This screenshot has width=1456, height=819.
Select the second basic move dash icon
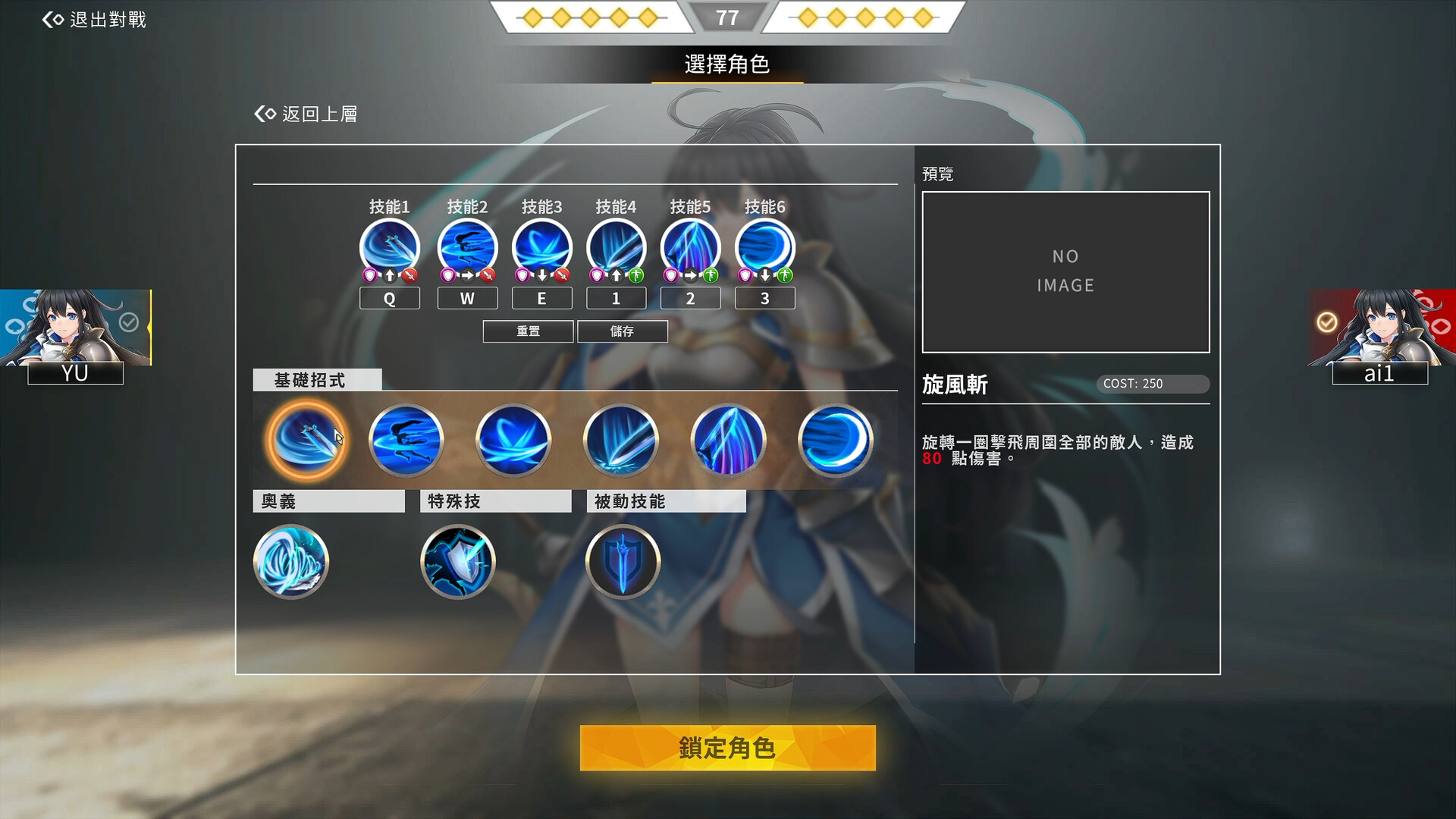click(x=406, y=441)
